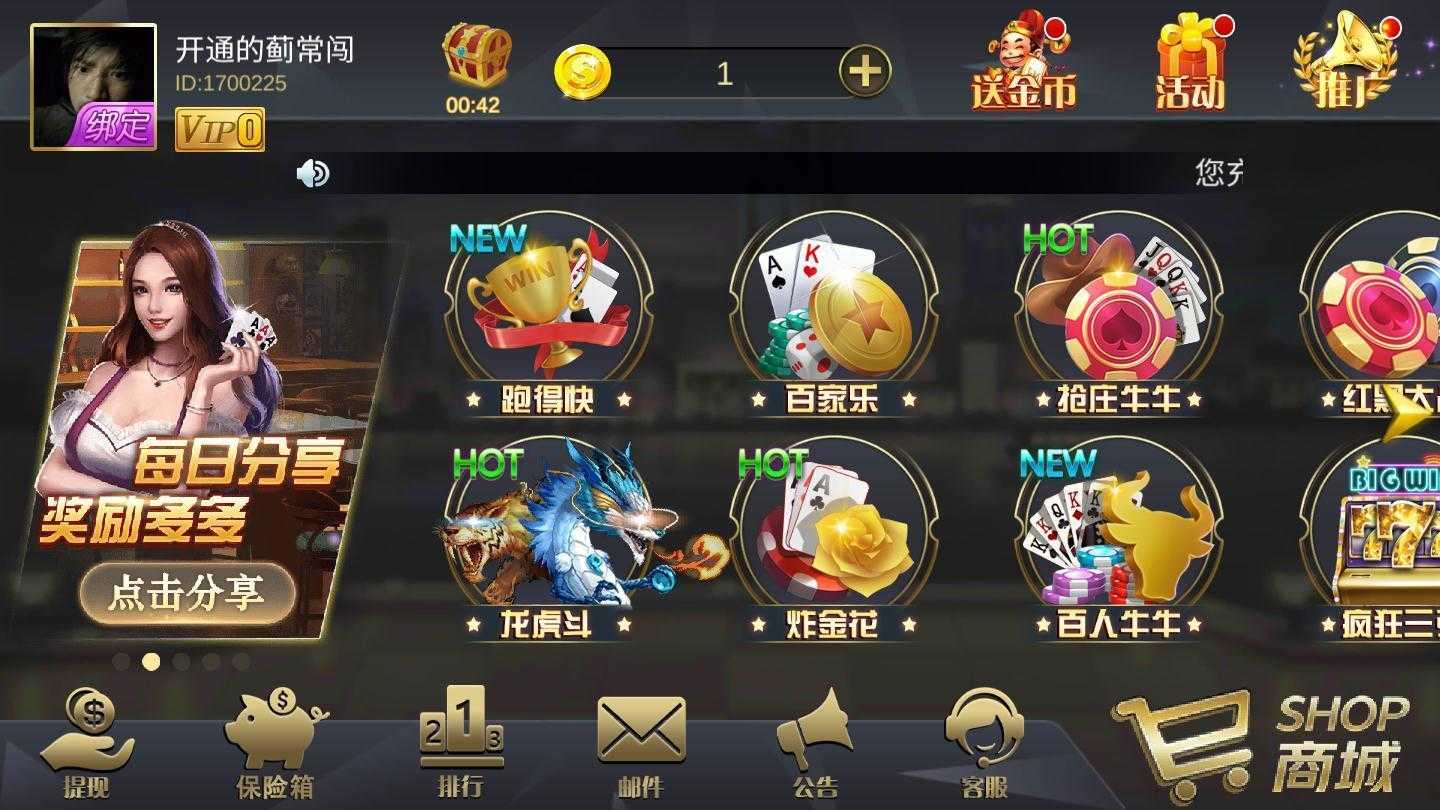This screenshot has height=810, width=1440.
Task: Open the 提现 withdraw icon
Action: click(x=88, y=740)
